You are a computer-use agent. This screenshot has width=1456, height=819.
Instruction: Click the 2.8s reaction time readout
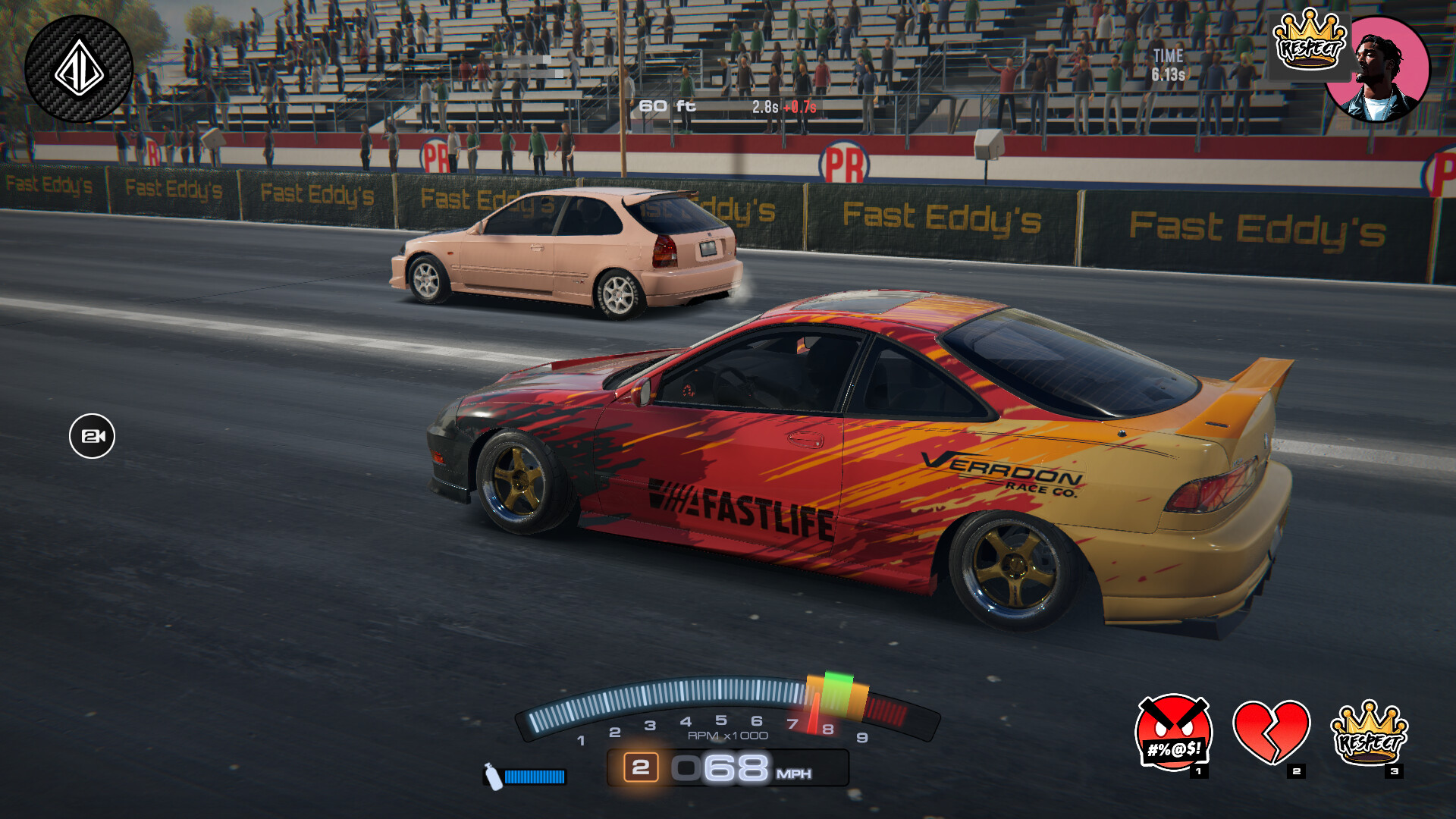click(764, 108)
